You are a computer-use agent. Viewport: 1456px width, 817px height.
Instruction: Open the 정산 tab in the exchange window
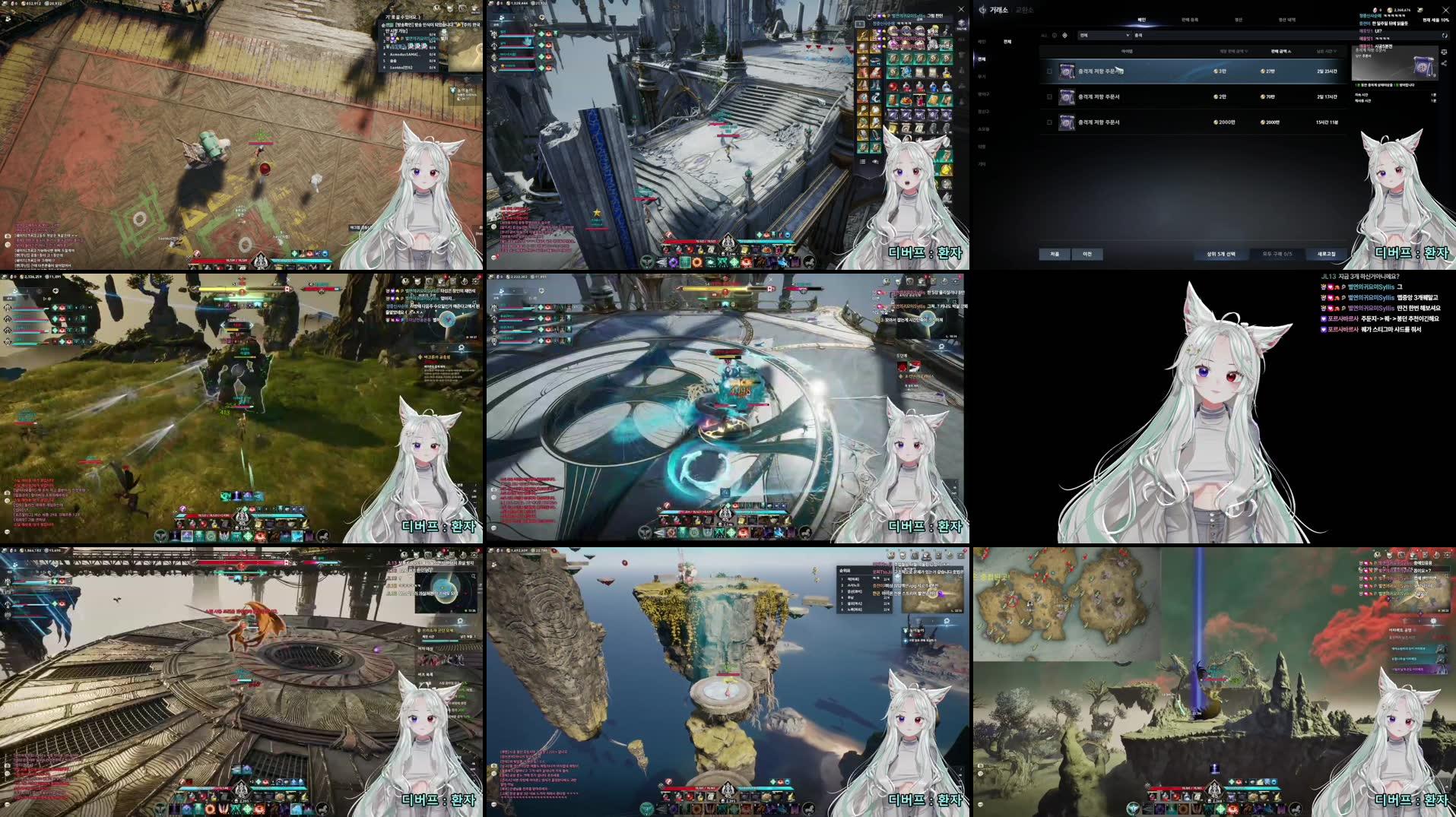click(1241, 20)
